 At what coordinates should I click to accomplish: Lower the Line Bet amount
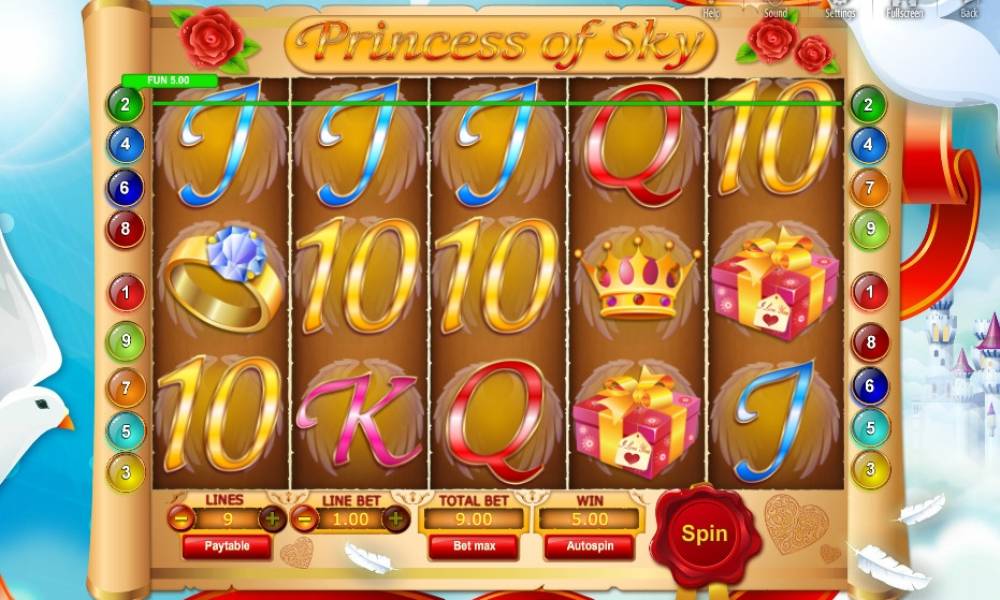(305, 518)
